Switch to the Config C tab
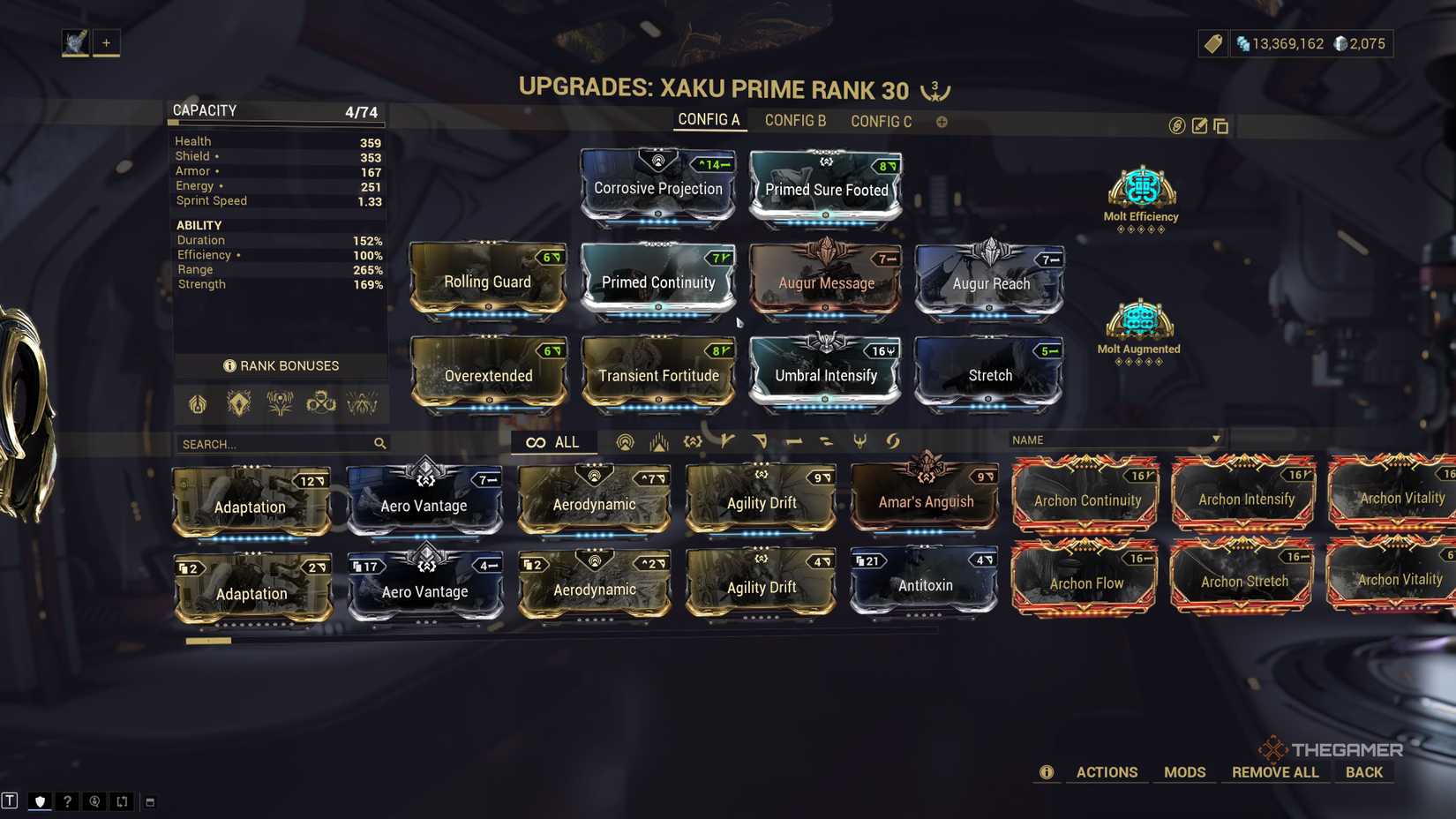Screen dimensions: 1456x819 (880, 121)
